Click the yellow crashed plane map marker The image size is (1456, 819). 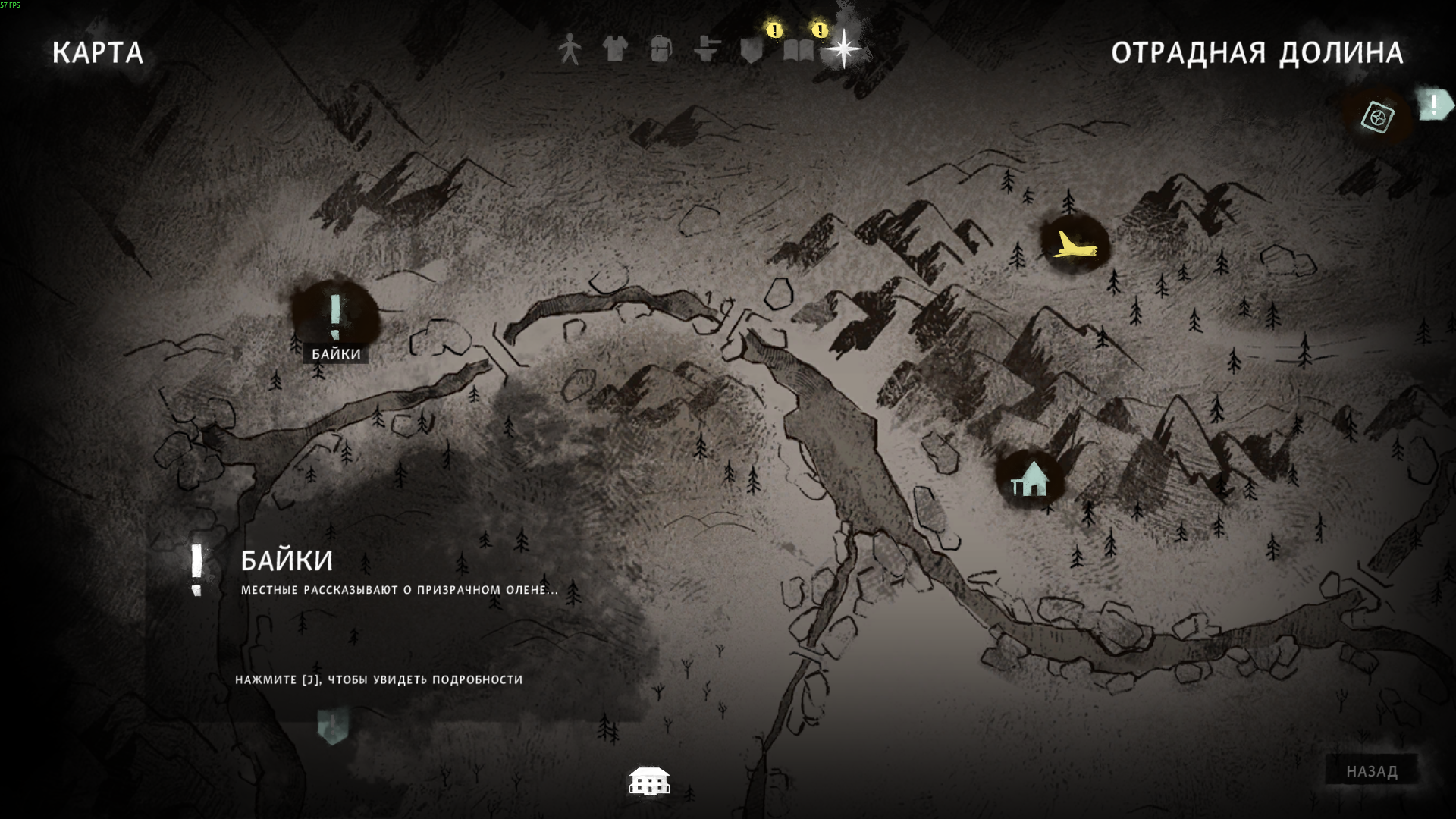[1073, 245]
